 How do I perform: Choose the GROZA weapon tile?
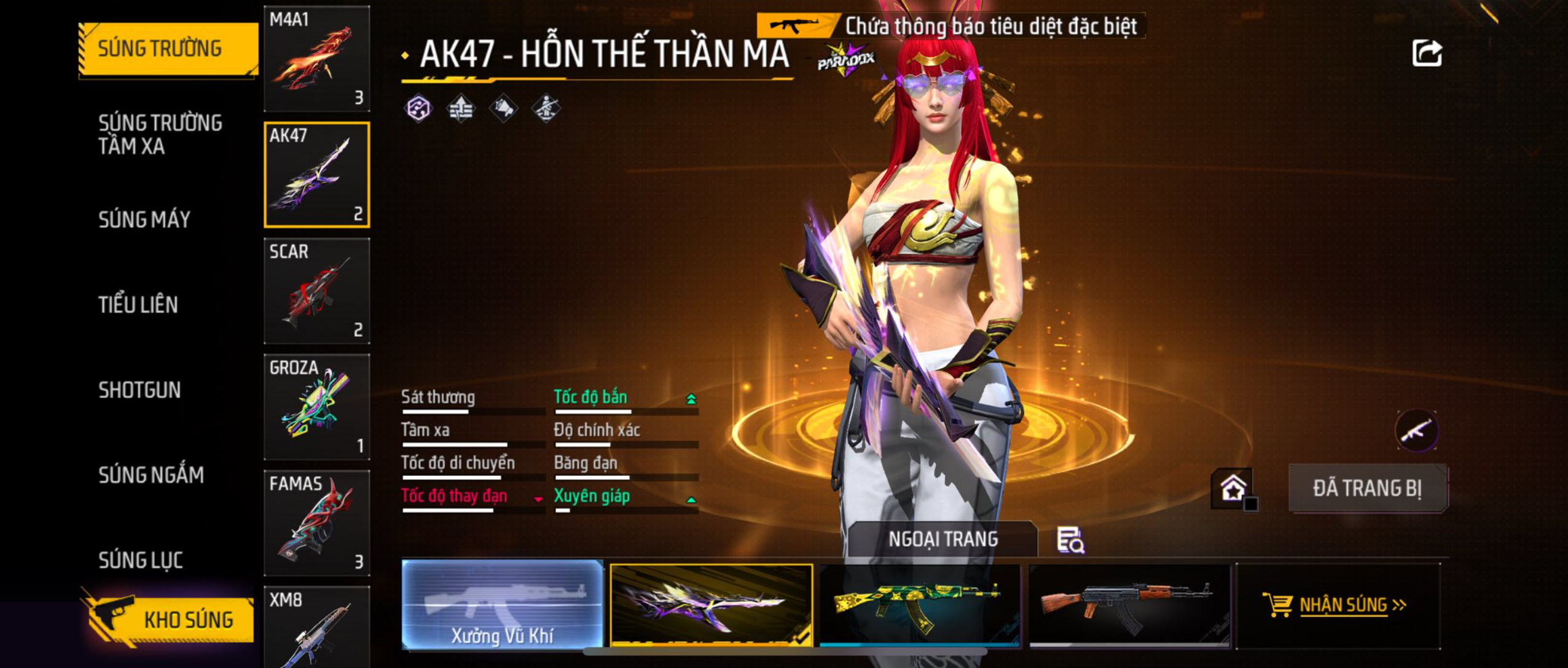(x=316, y=407)
